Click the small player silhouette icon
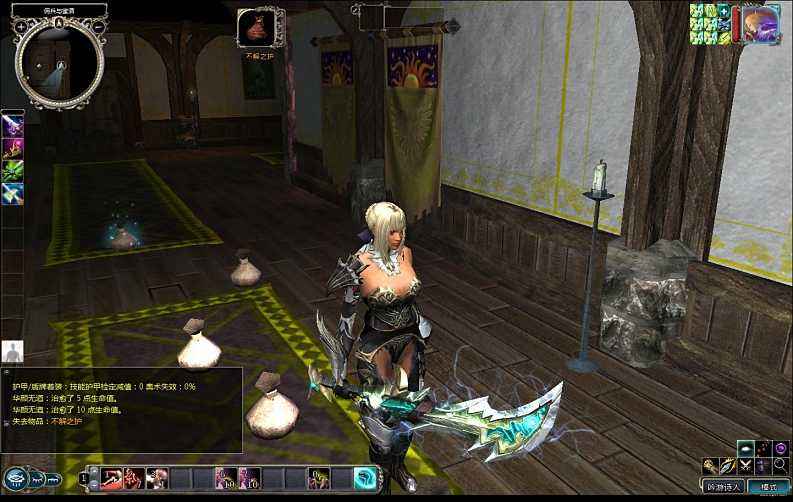 tap(13, 351)
